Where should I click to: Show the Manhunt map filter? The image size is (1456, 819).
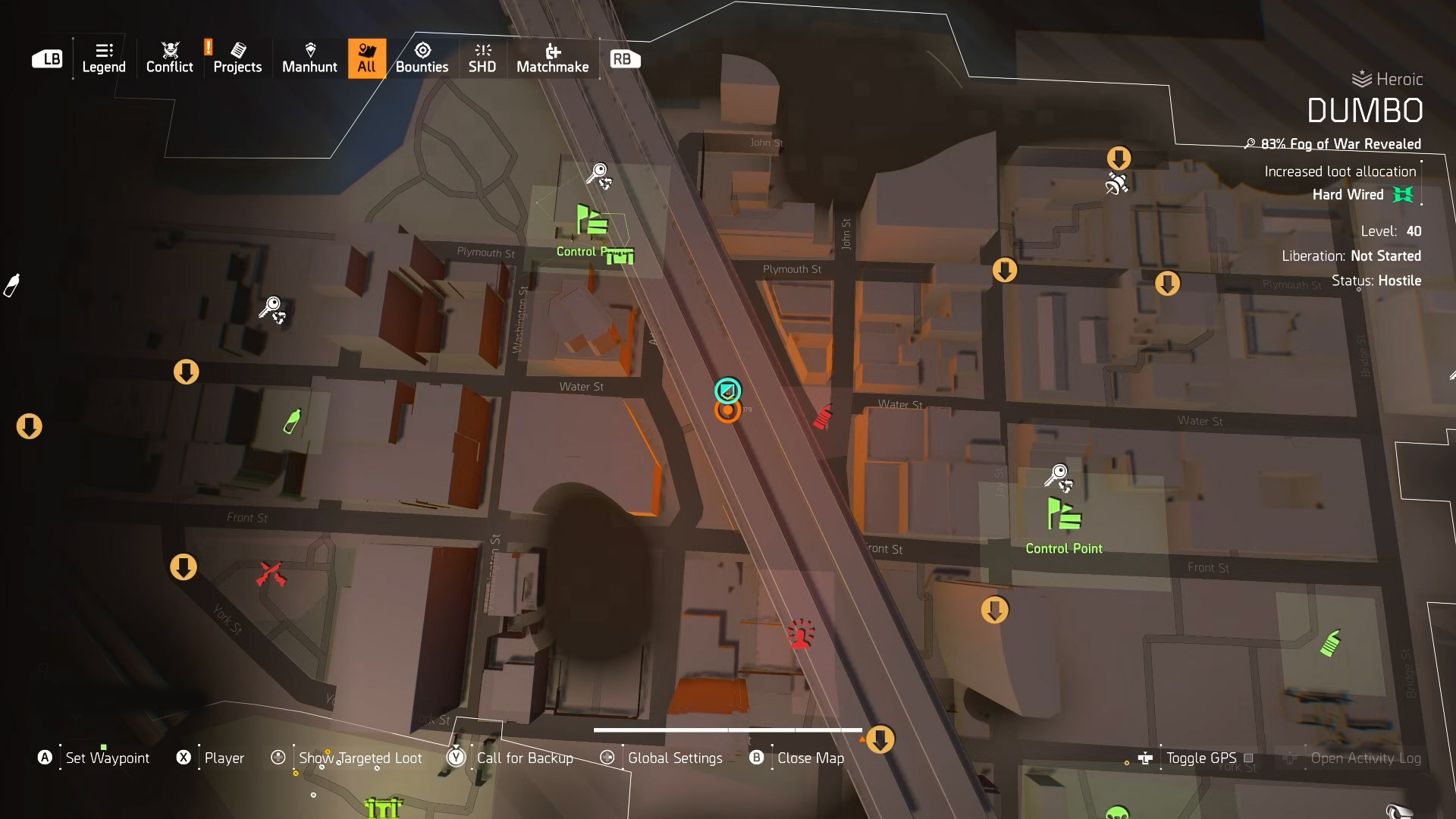point(309,58)
